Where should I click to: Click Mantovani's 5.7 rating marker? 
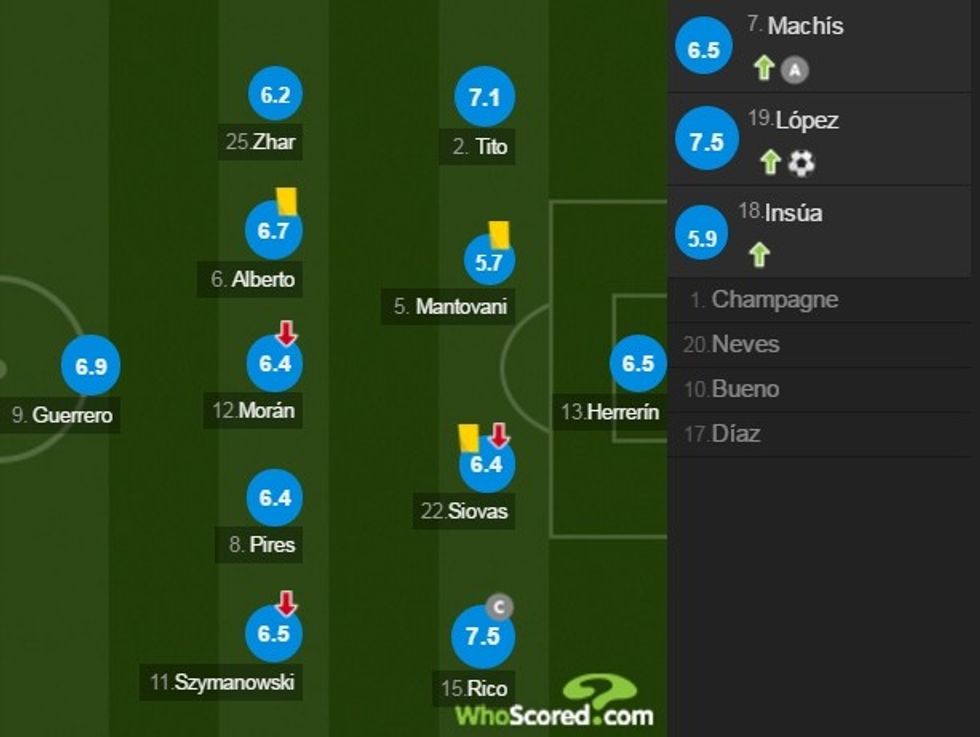tap(489, 262)
